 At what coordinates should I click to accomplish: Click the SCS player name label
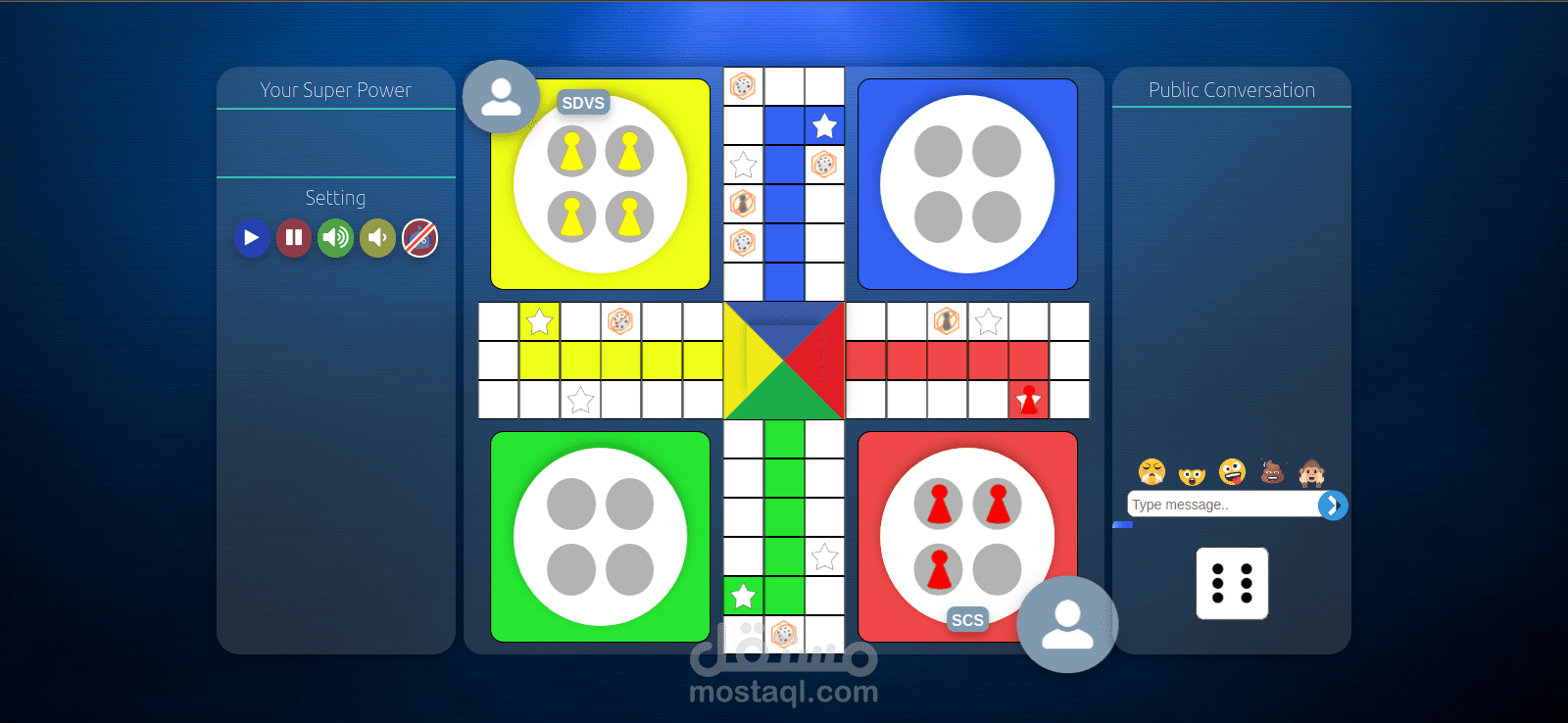click(x=967, y=620)
